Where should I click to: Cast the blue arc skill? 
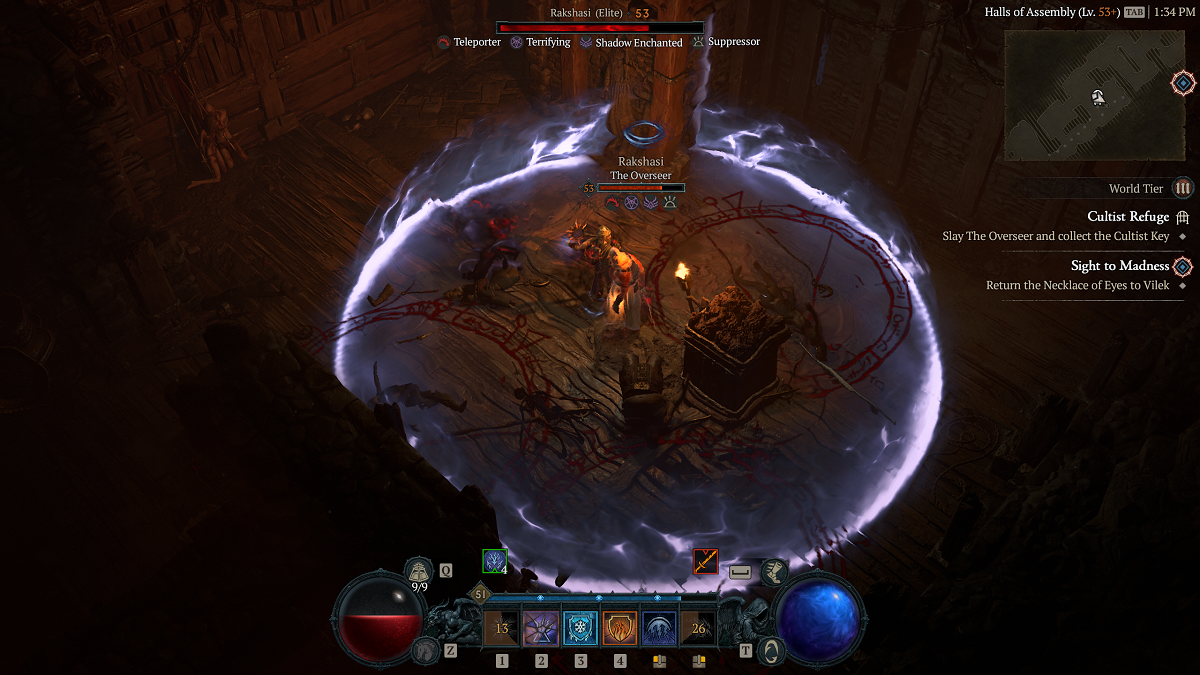pyautogui.click(x=659, y=629)
